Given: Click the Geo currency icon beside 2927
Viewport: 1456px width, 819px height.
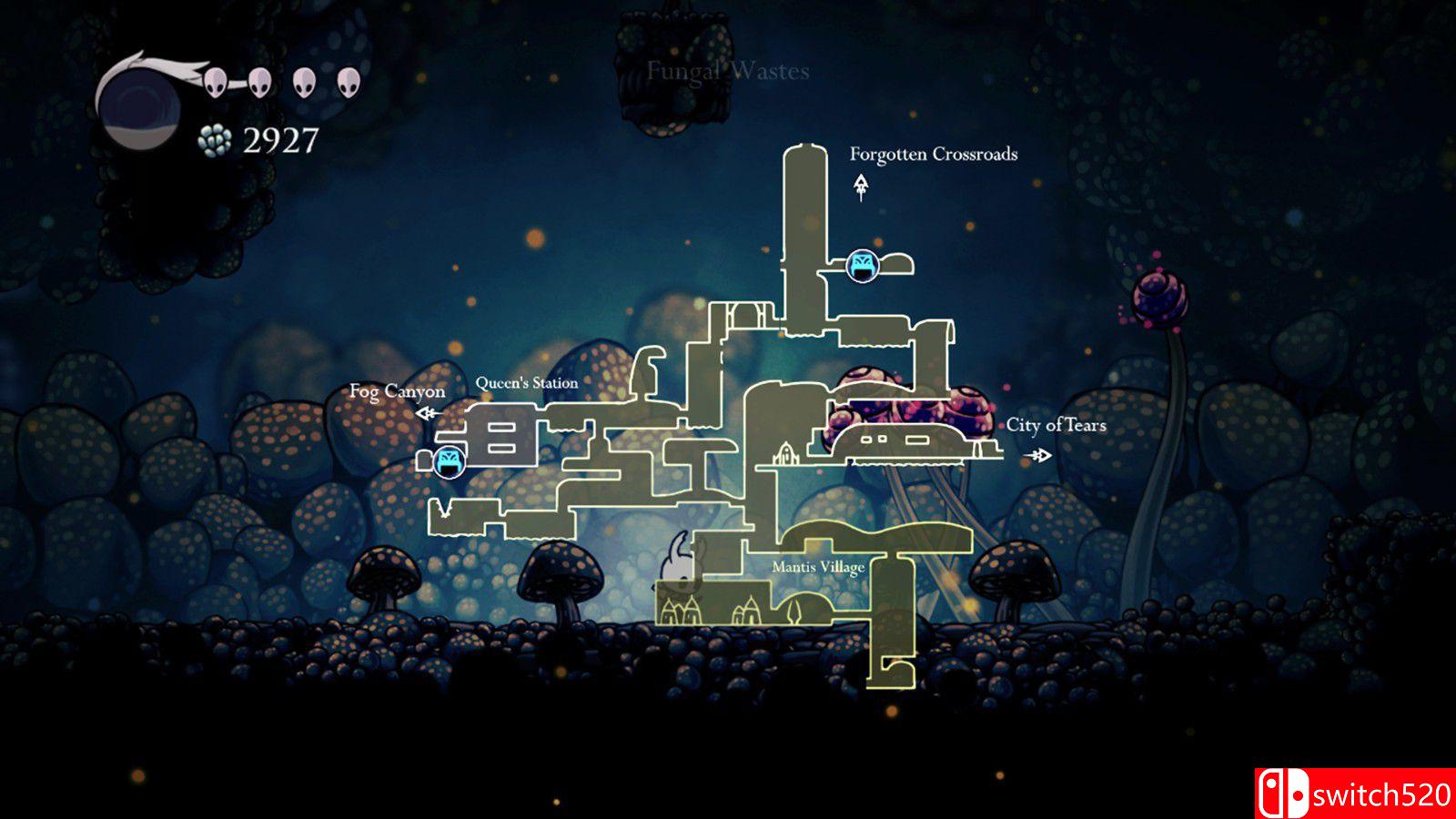Looking at the screenshot, I should pos(214,141).
